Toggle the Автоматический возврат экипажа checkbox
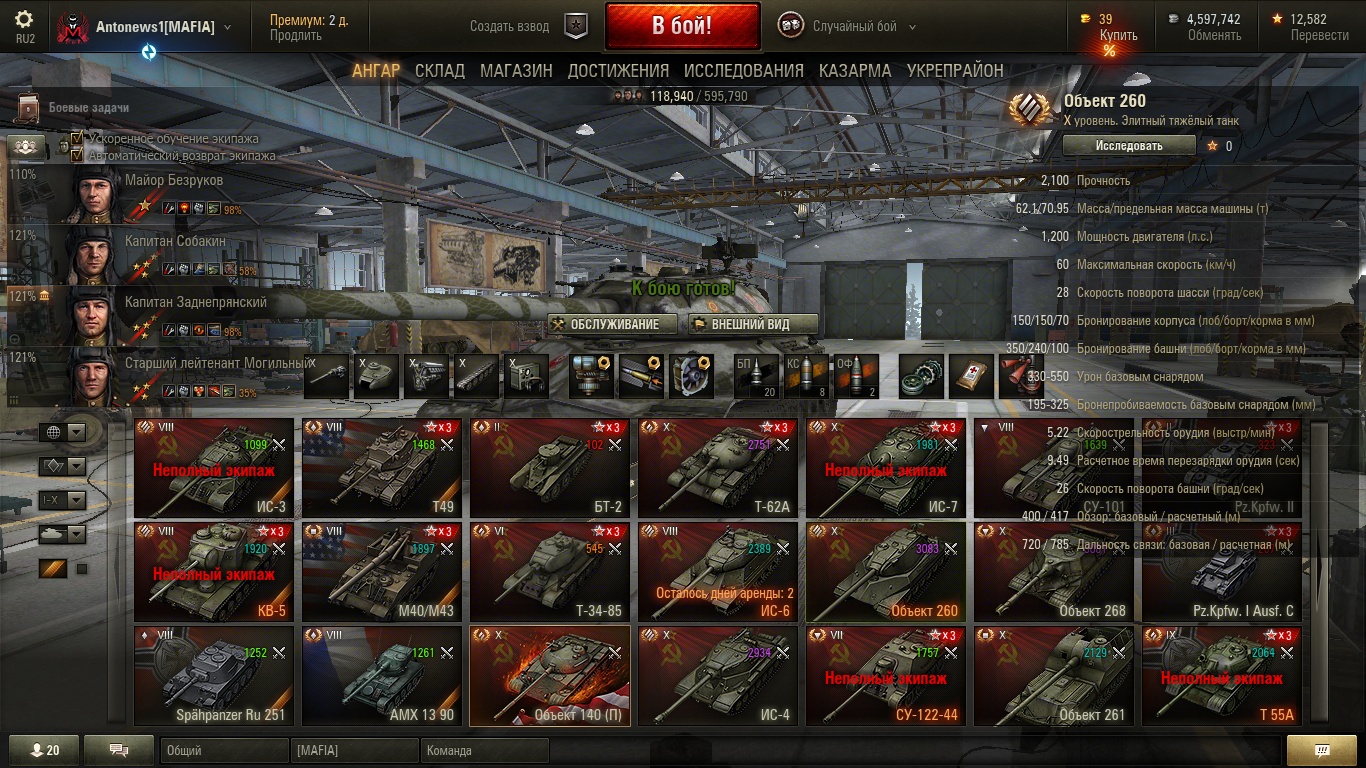The image size is (1366, 768). (77, 155)
